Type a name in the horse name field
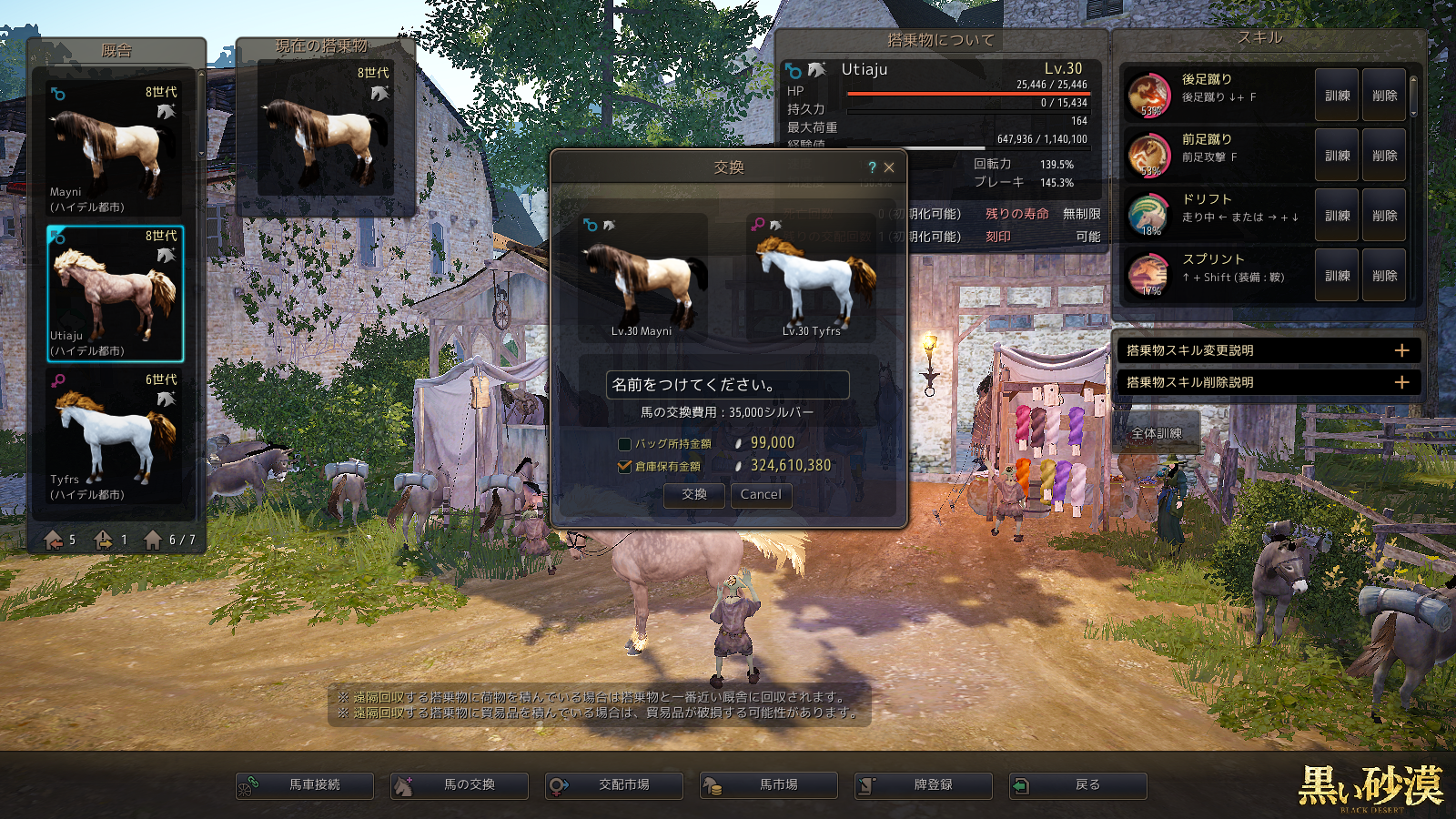Image resolution: width=1456 pixels, height=819 pixels. [727, 385]
